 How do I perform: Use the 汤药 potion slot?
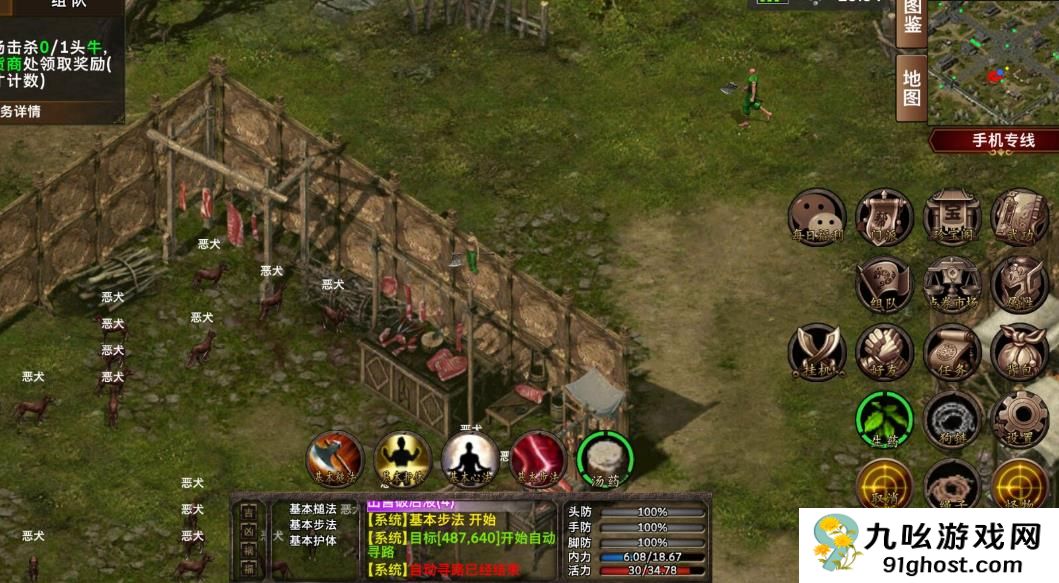[605, 459]
